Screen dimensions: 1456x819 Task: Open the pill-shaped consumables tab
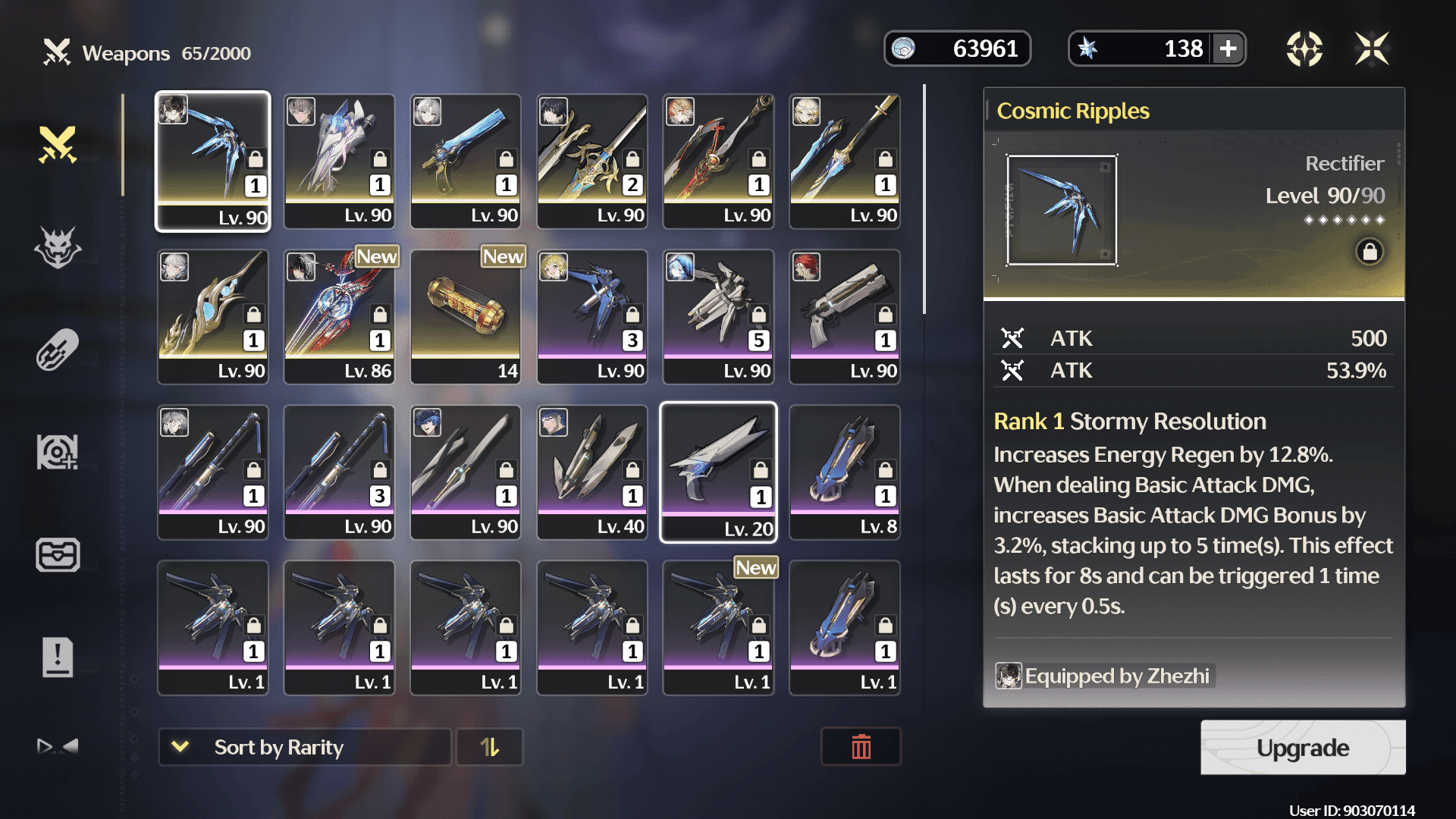click(58, 350)
